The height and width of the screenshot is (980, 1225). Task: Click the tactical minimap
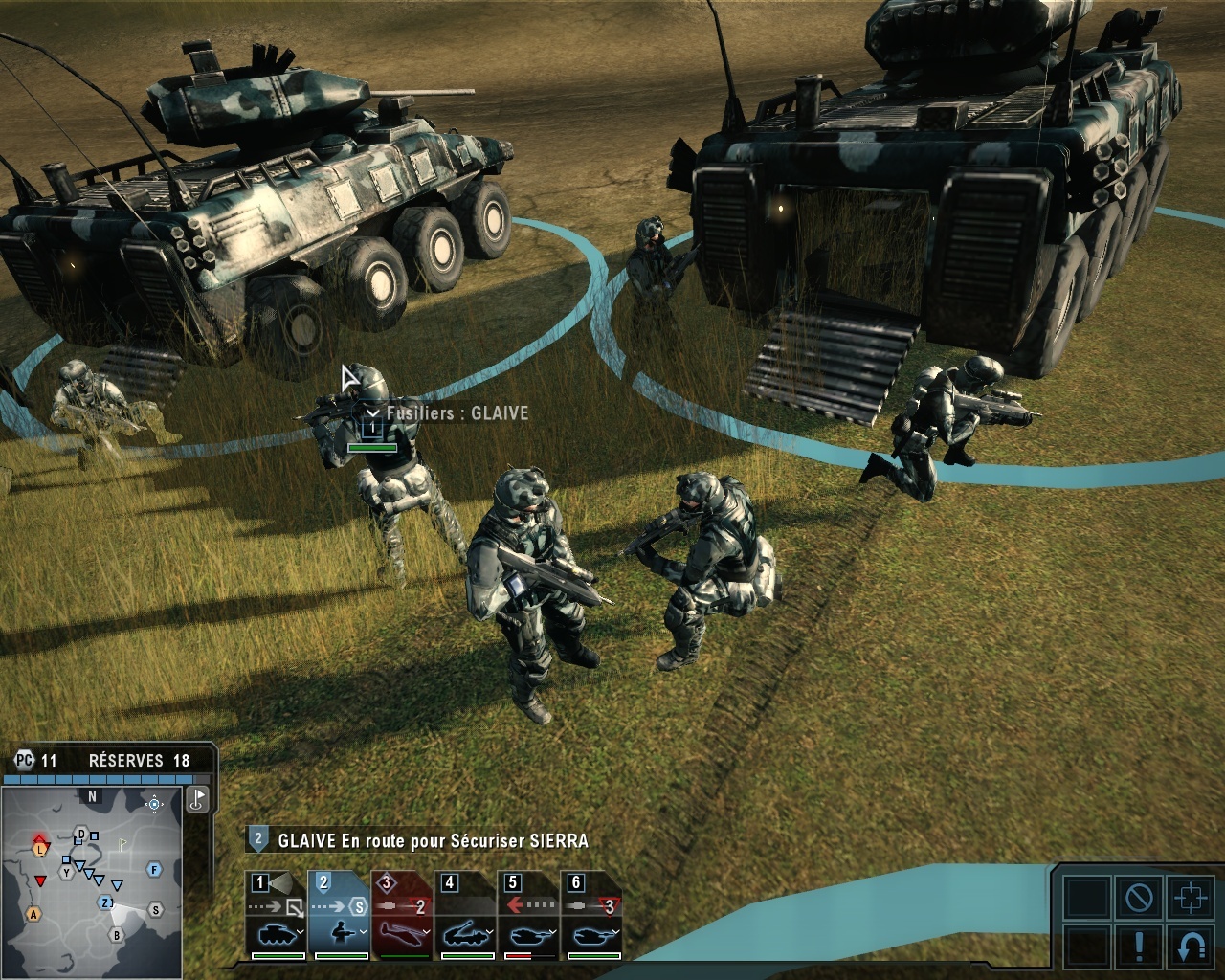click(x=92, y=880)
